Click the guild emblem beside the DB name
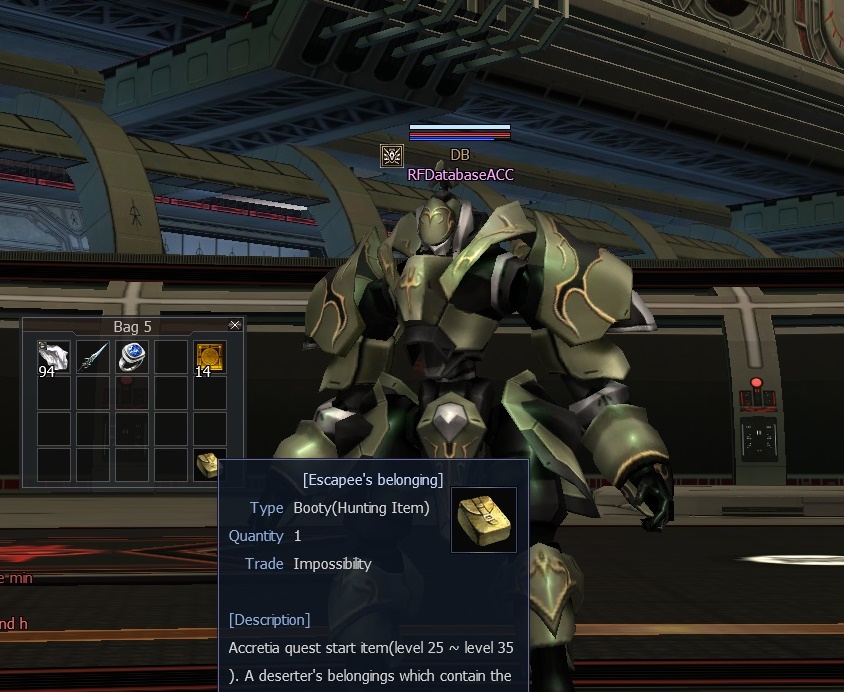 (392, 155)
